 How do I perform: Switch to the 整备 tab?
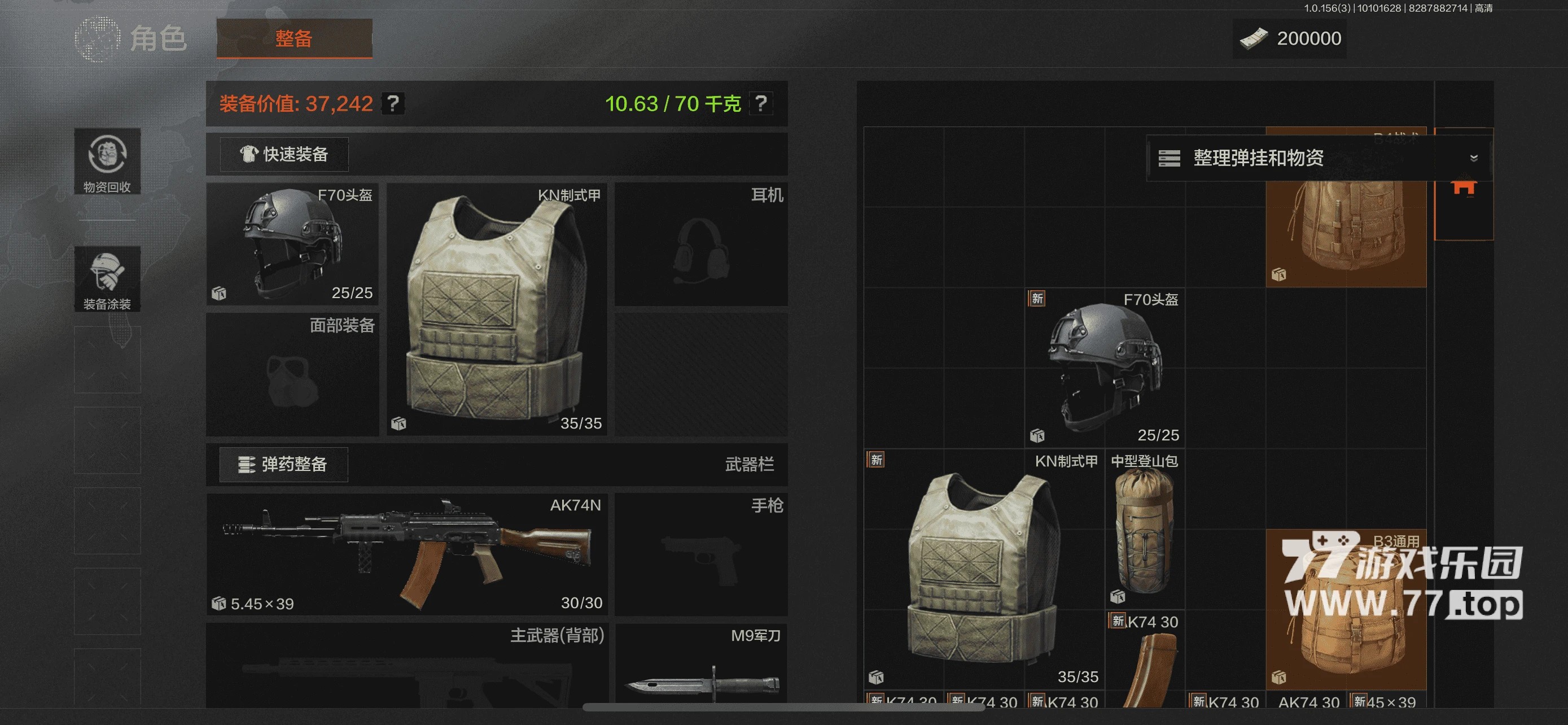coord(294,38)
